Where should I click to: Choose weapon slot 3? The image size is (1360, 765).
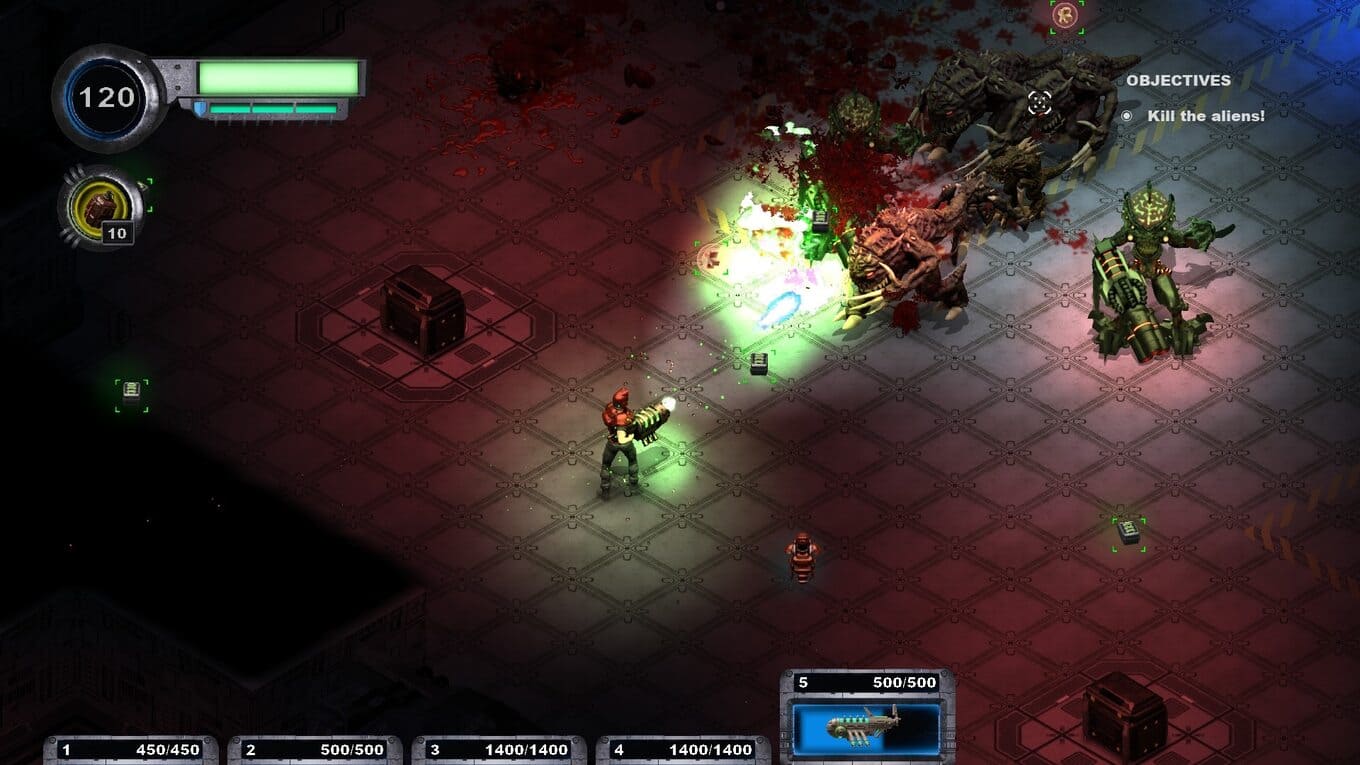pos(499,750)
